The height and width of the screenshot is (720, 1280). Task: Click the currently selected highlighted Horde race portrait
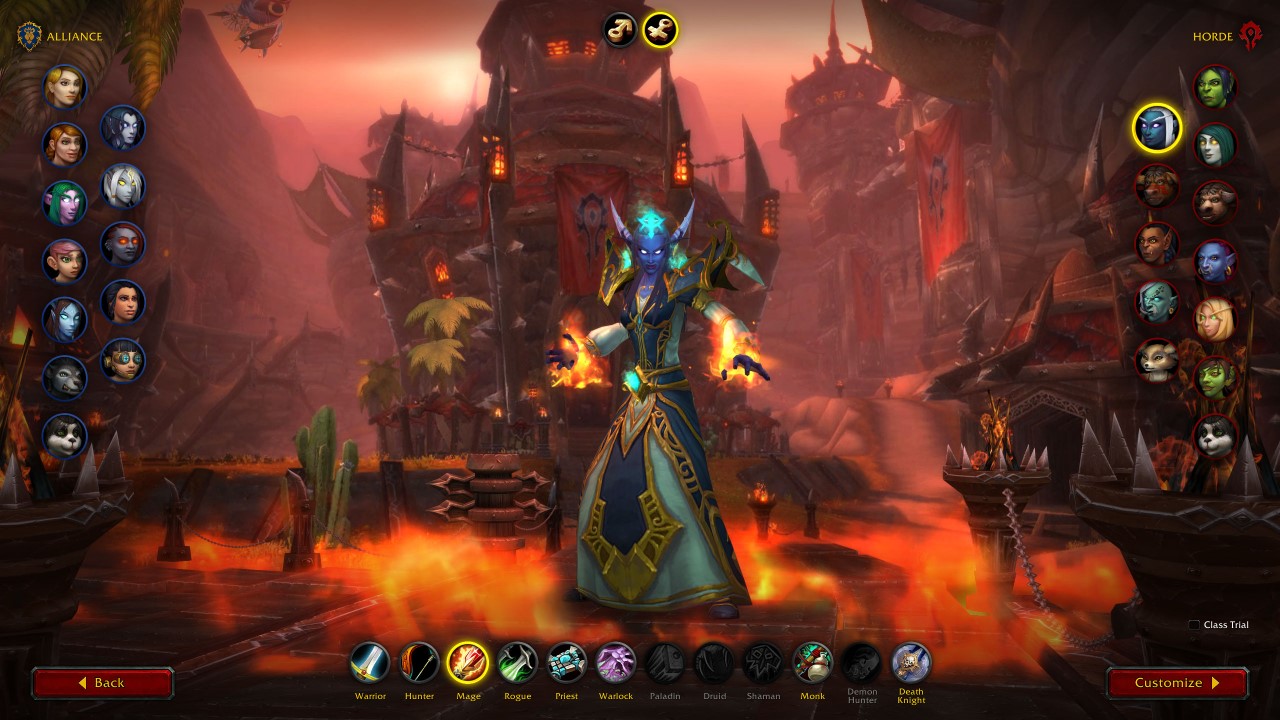pos(1156,129)
